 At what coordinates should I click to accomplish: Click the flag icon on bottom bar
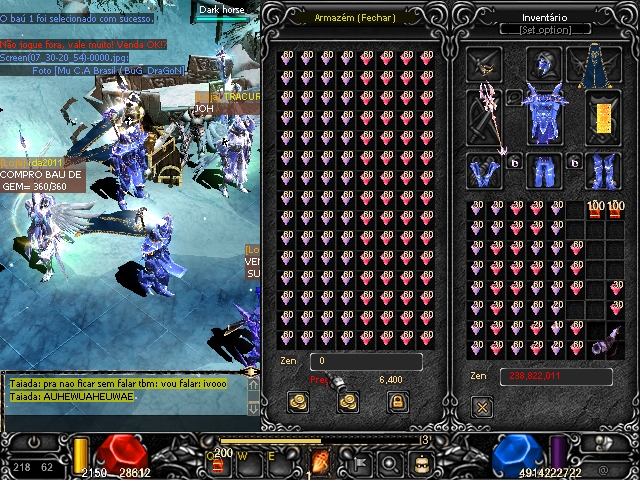pyautogui.click(x=357, y=463)
